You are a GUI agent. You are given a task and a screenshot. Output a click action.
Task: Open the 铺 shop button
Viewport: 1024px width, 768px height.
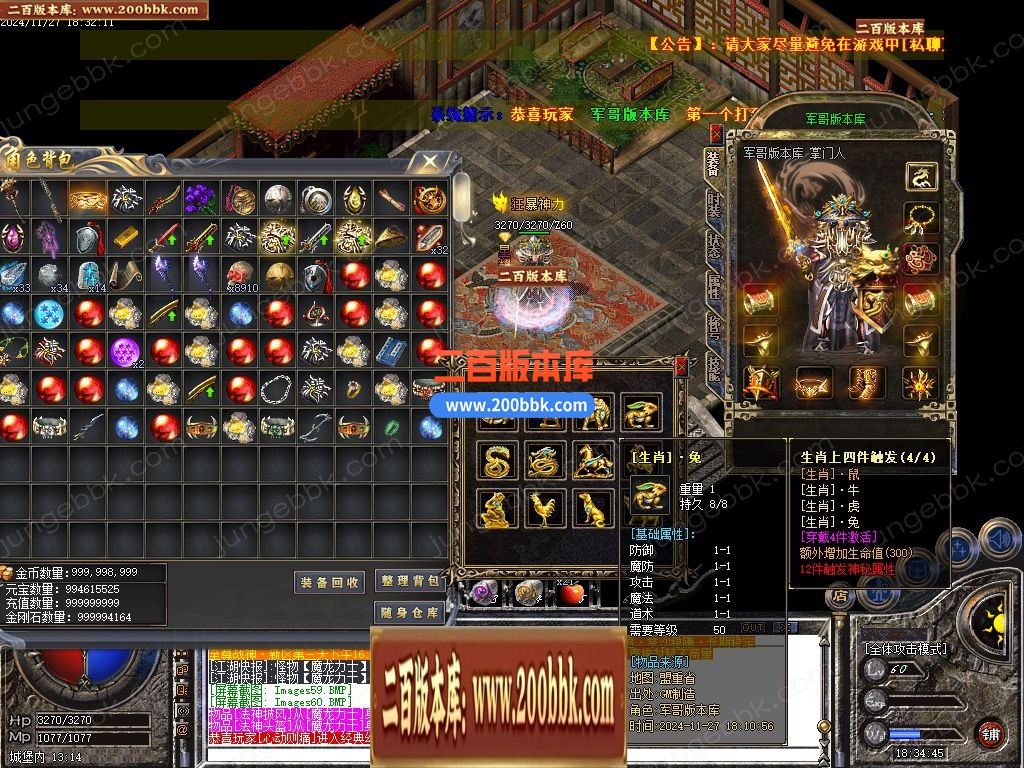pos(989,733)
